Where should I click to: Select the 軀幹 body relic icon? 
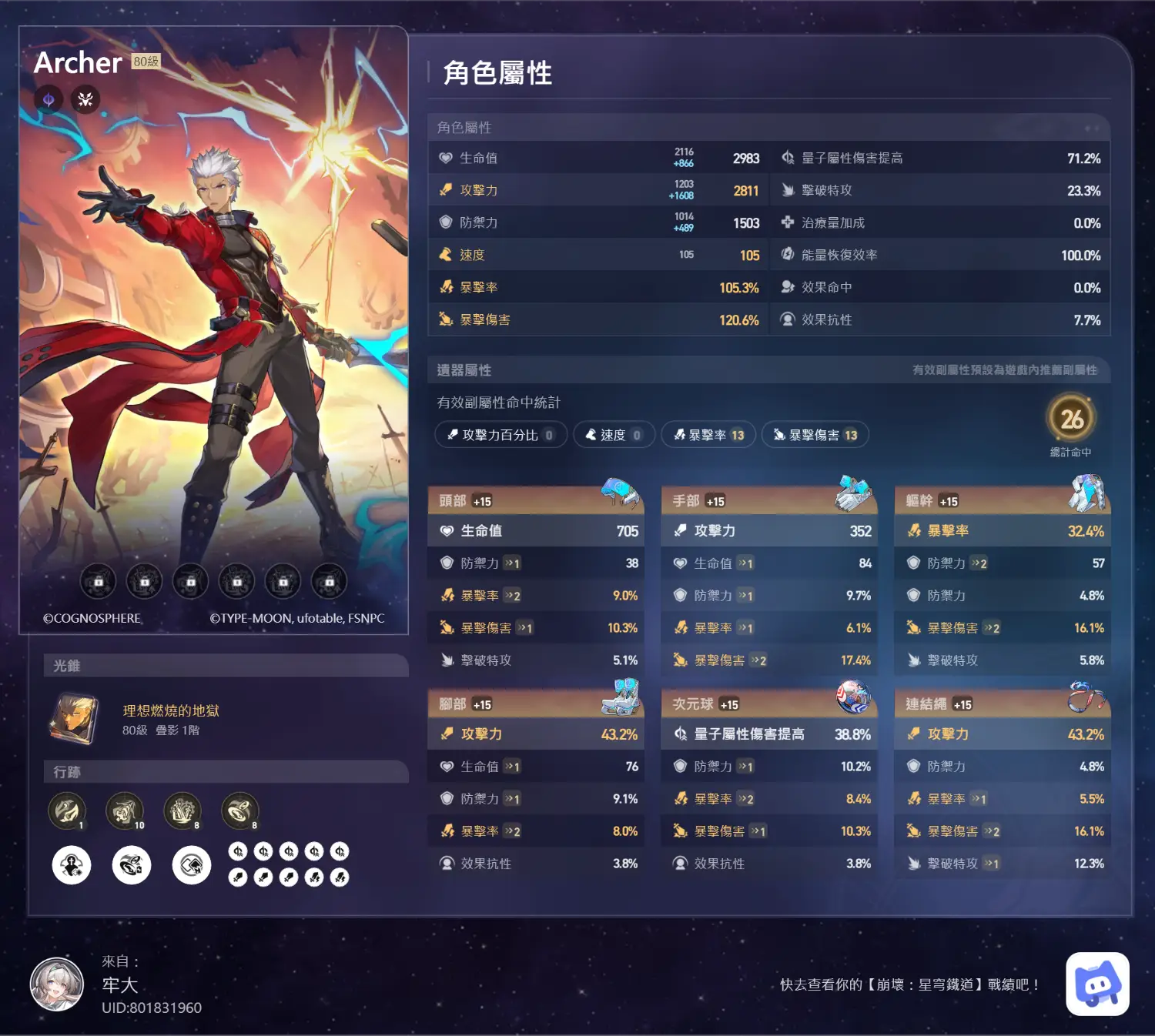[1086, 493]
